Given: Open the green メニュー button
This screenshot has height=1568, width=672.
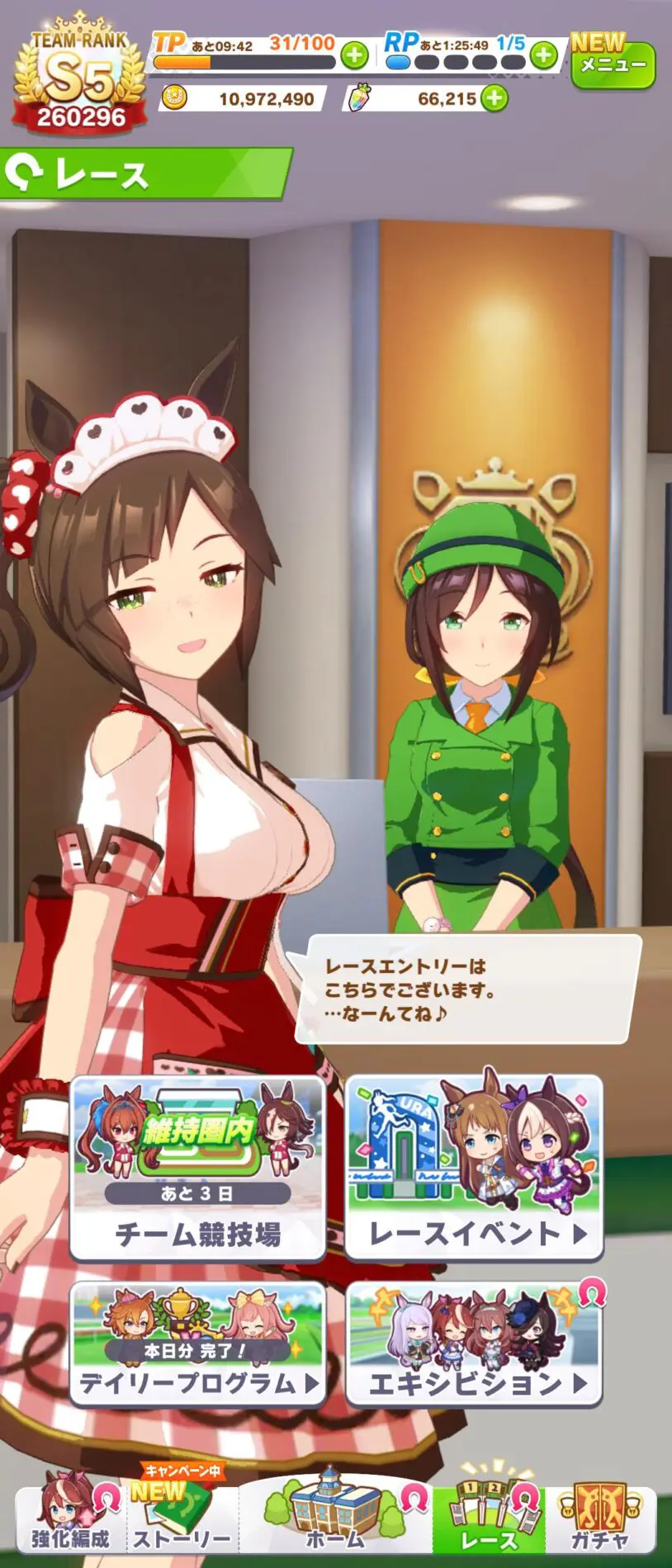Looking at the screenshot, I should 613,64.
